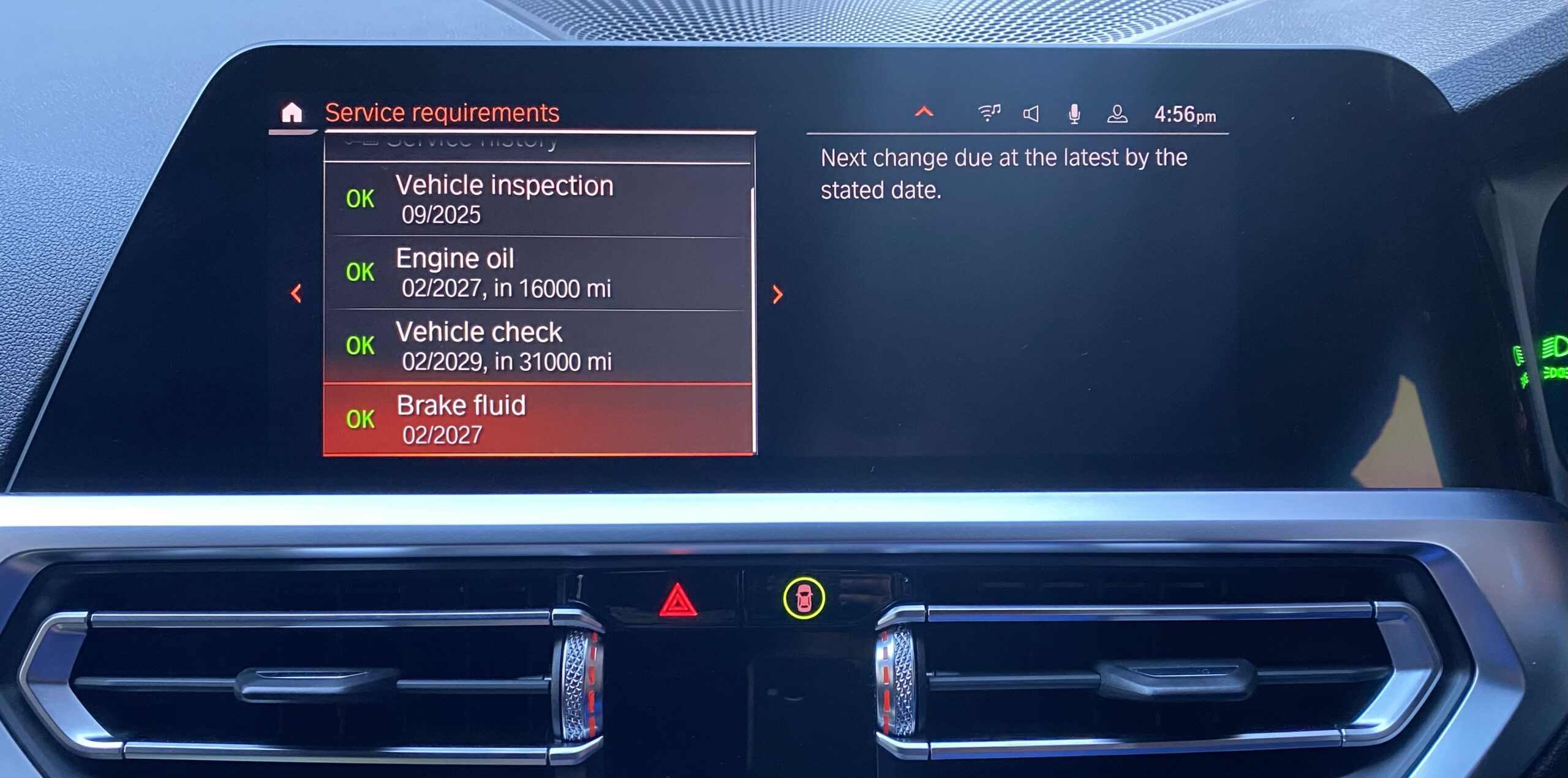Open the Wi-Fi and media status icon
This screenshot has width=1568, height=778.
pos(989,113)
